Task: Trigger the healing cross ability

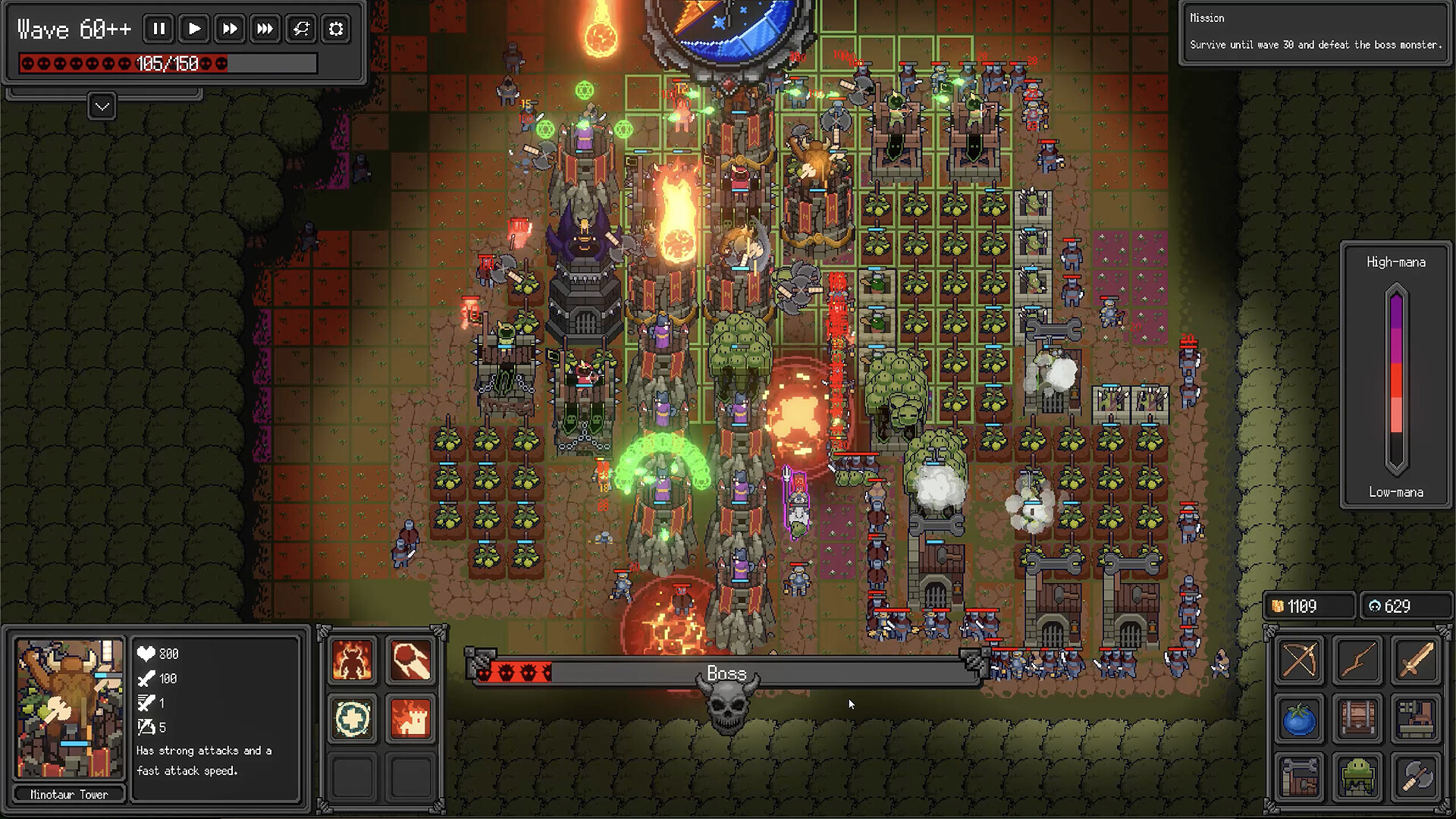Action: pyautogui.click(x=353, y=718)
